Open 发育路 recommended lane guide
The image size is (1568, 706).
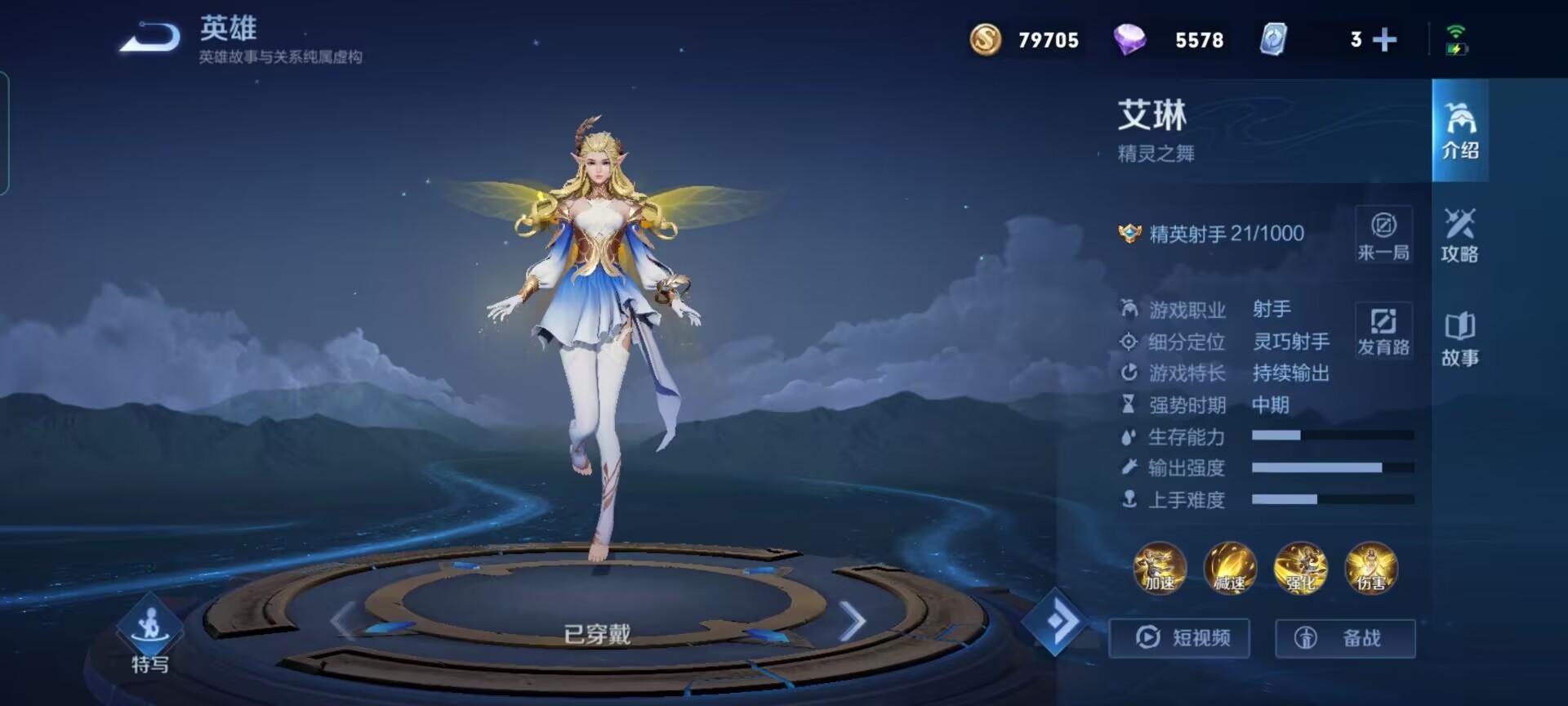point(1383,332)
